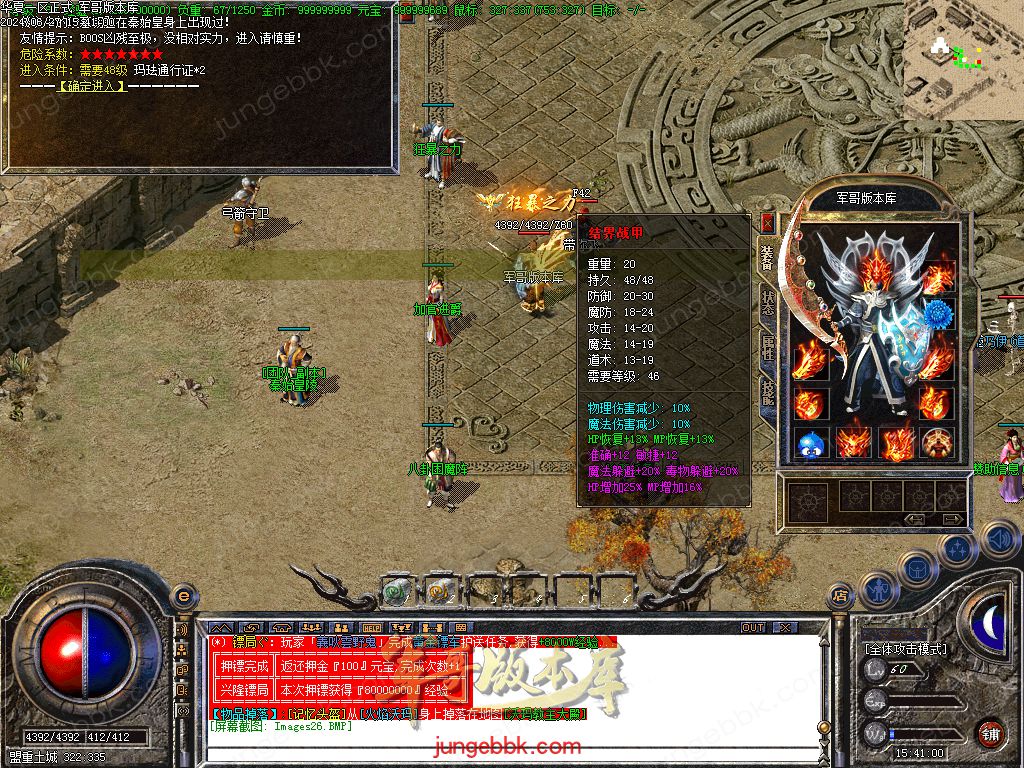Click the 押镖完成 escort complete button
This screenshot has height=768, width=1024.
click(243, 665)
